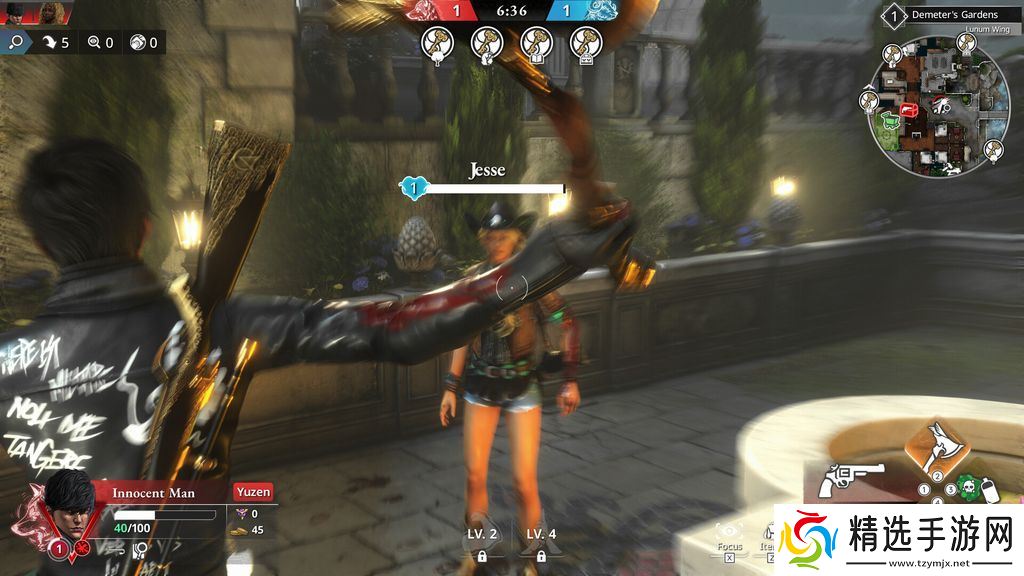The height and width of the screenshot is (576, 1024).
Task: Select the revolver weapon icon
Action: (843, 481)
